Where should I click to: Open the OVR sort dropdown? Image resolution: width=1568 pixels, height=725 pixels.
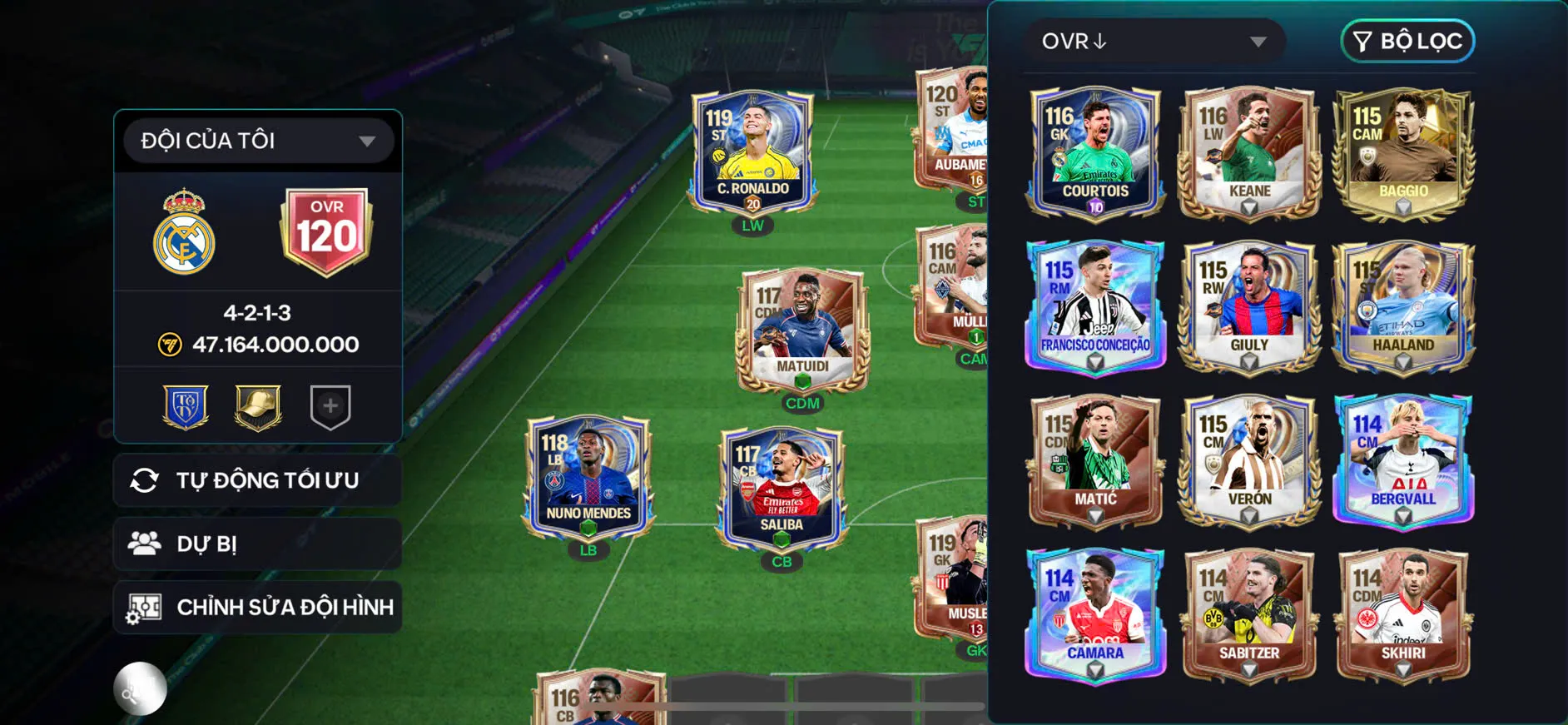[x=1154, y=41]
